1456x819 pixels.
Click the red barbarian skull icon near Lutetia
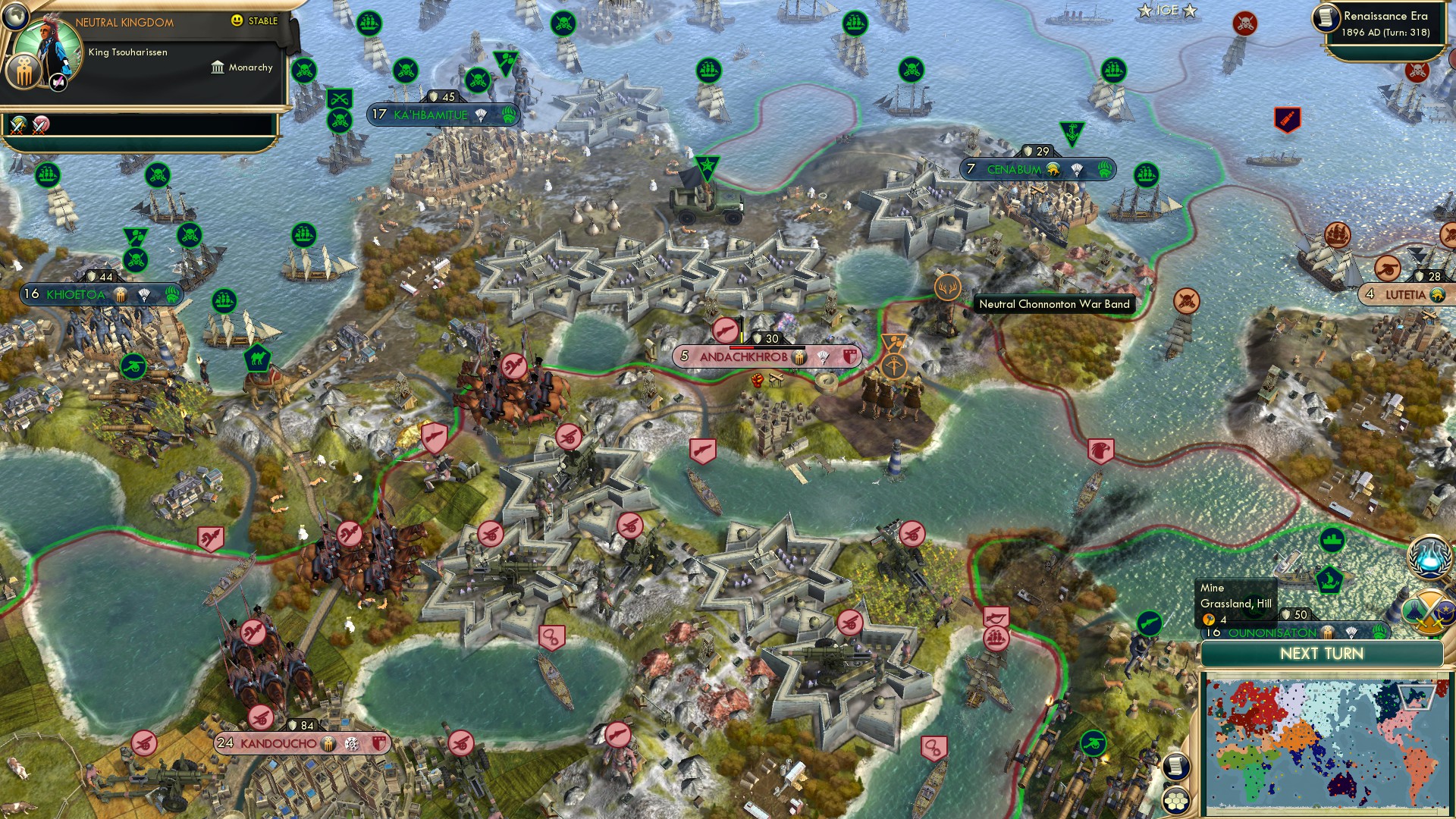(1417, 71)
